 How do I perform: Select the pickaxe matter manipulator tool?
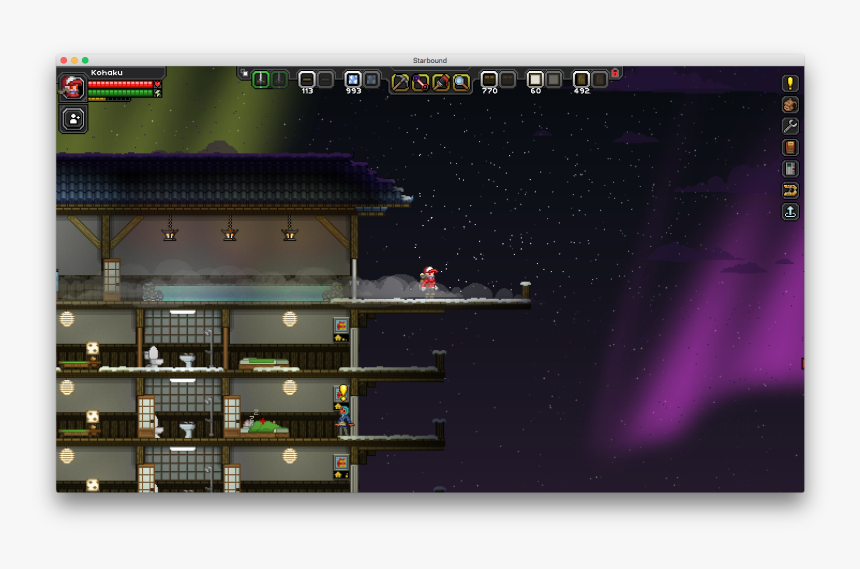pyautogui.click(x=400, y=82)
